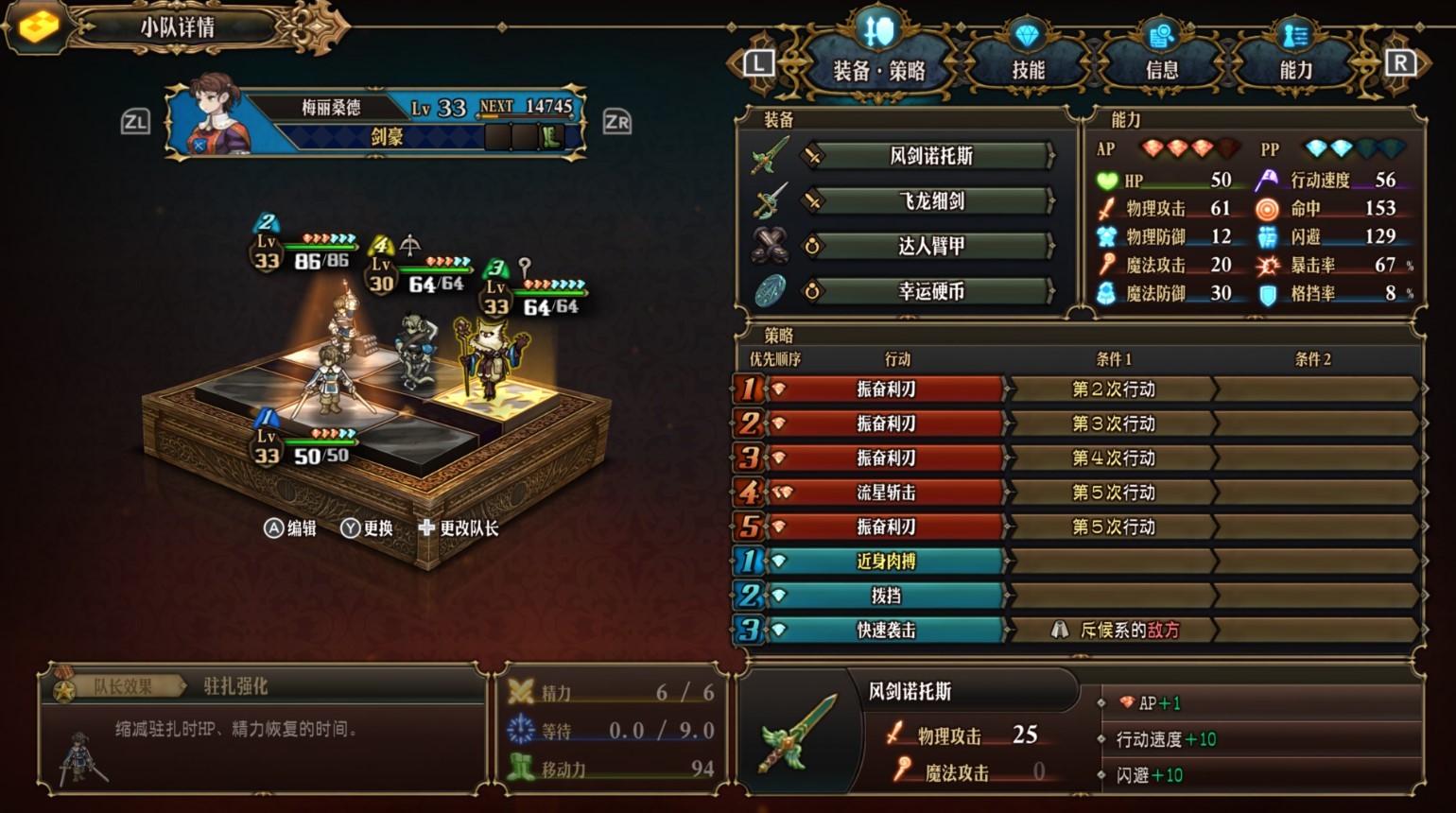Click the medal icon next to 队长效果
The height and width of the screenshot is (813, 1456).
pos(62,686)
